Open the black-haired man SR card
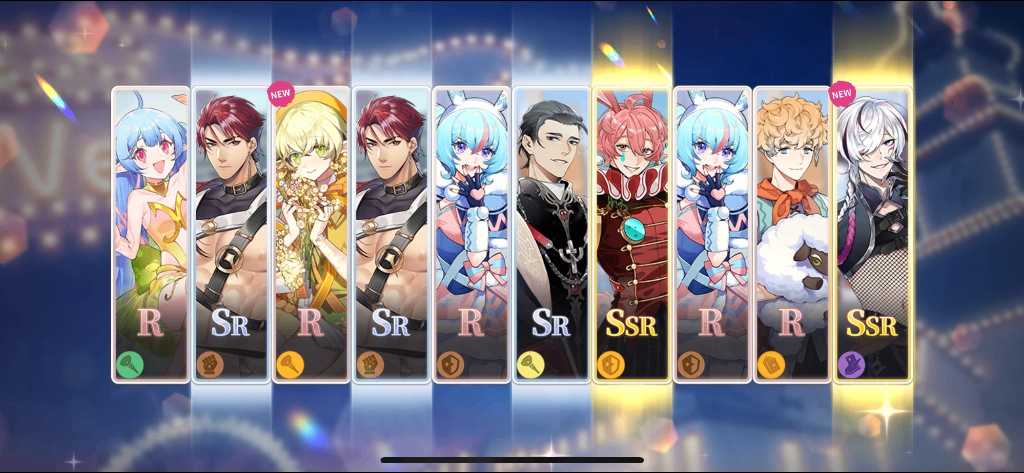The image size is (1024, 473). [x=551, y=235]
